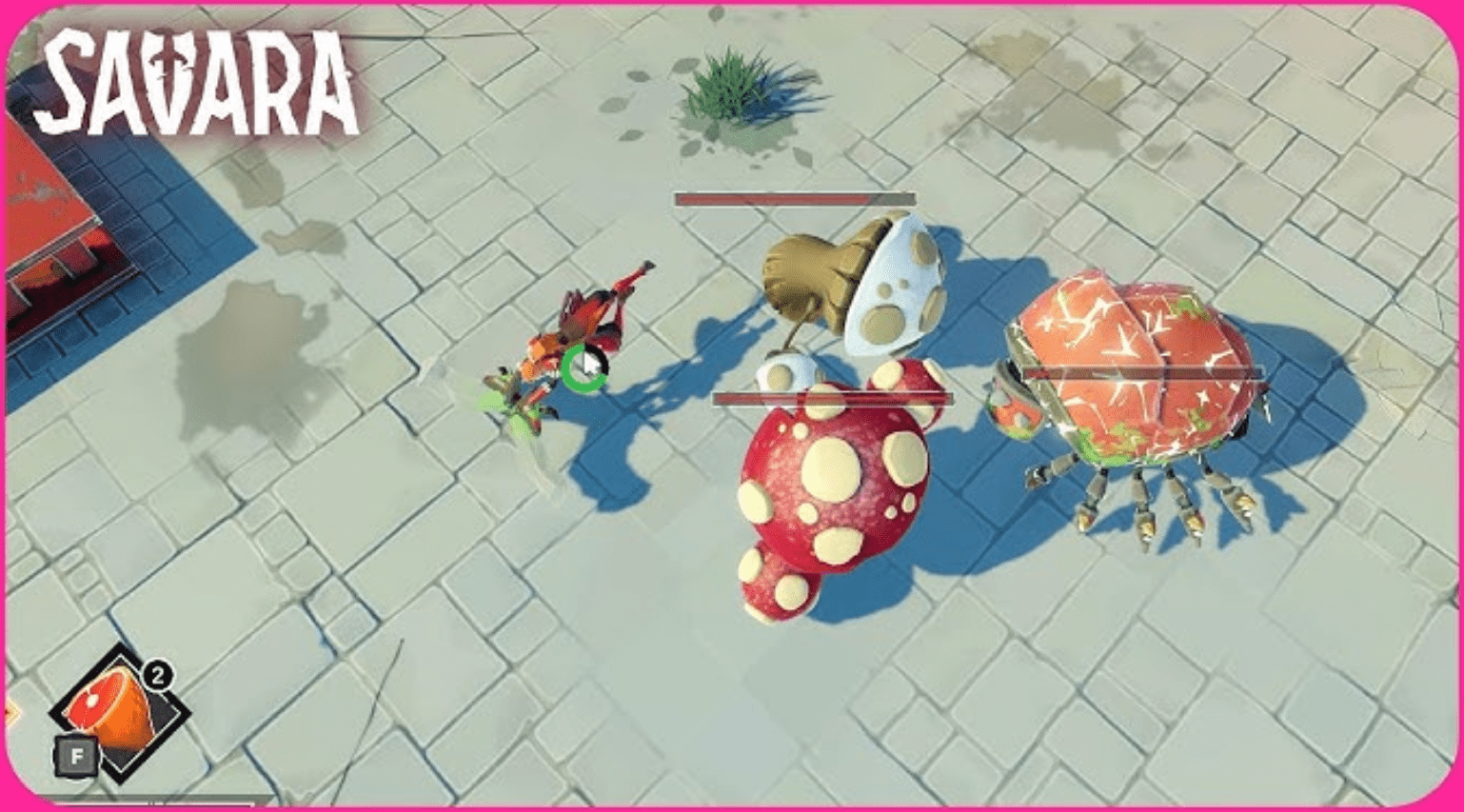Click the green circular cursor indicator
The width and height of the screenshot is (1464, 812).
pos(584,369)
